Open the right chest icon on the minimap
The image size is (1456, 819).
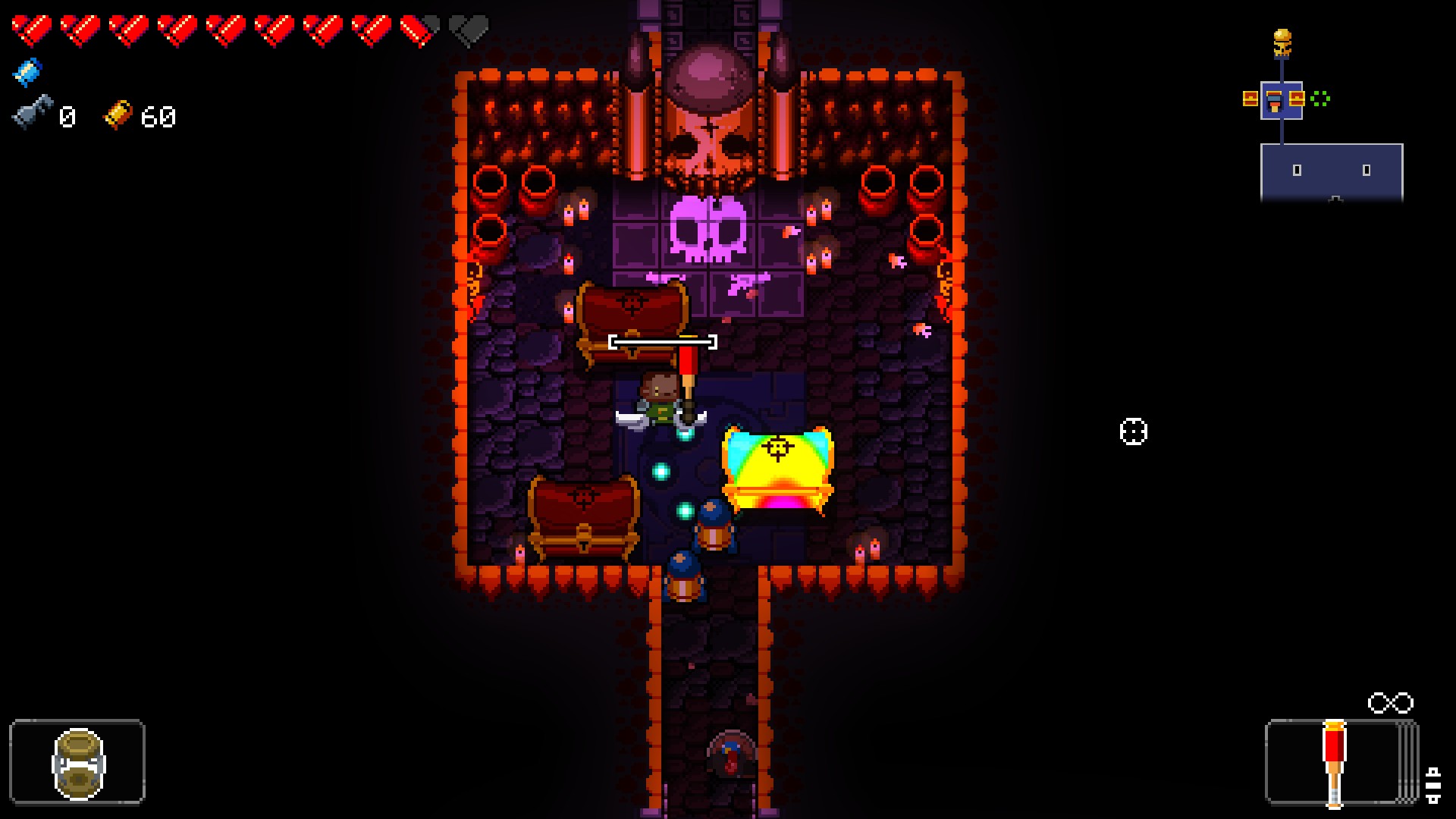[x=1297, y=97]
